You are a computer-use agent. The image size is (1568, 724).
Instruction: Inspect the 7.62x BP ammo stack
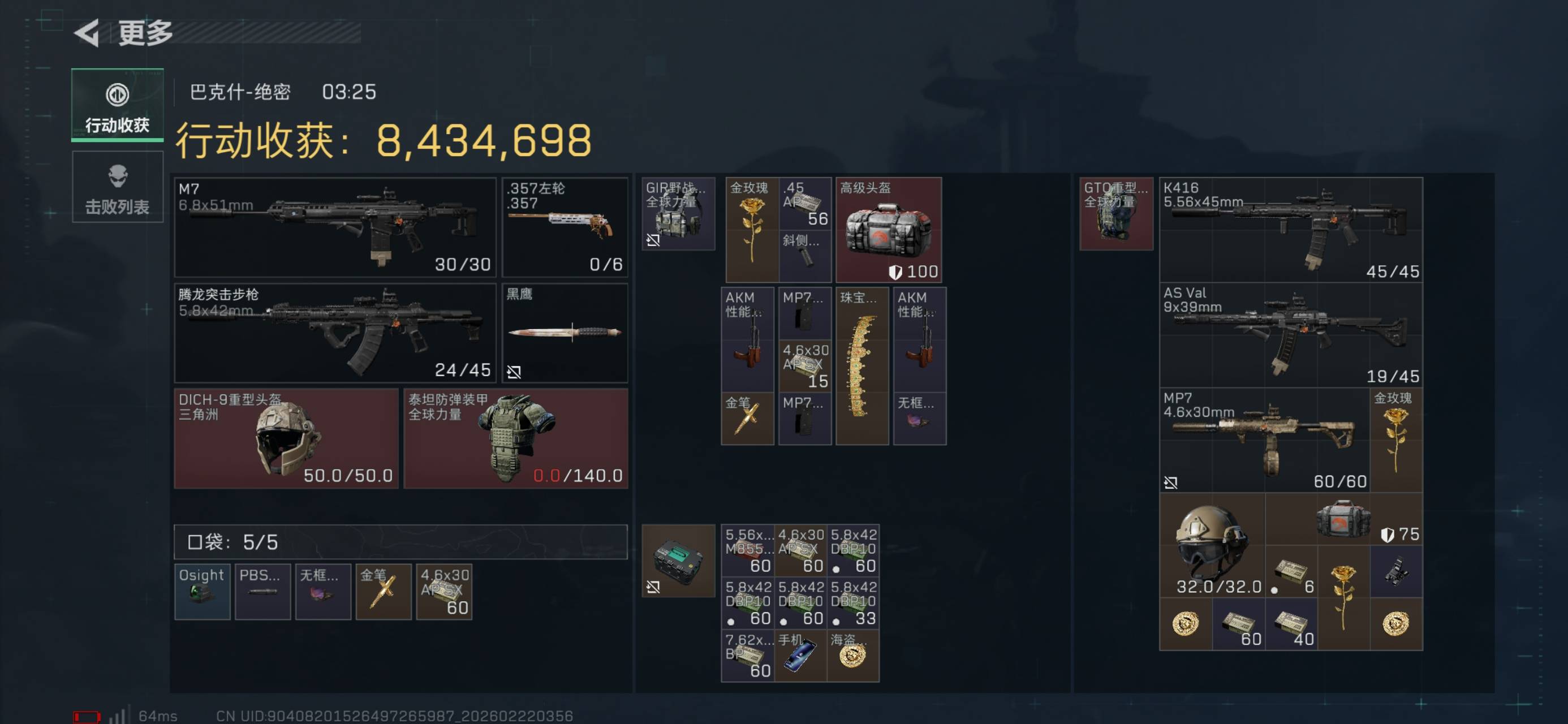(747, 656)
